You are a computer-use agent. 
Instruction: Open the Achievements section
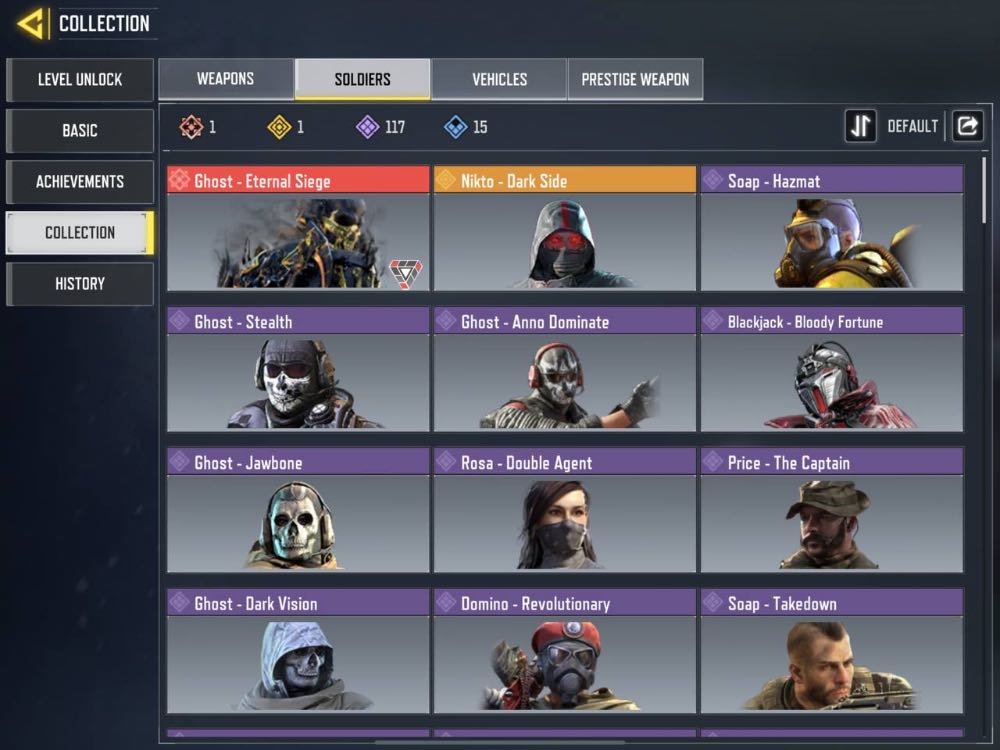(80, 181)
